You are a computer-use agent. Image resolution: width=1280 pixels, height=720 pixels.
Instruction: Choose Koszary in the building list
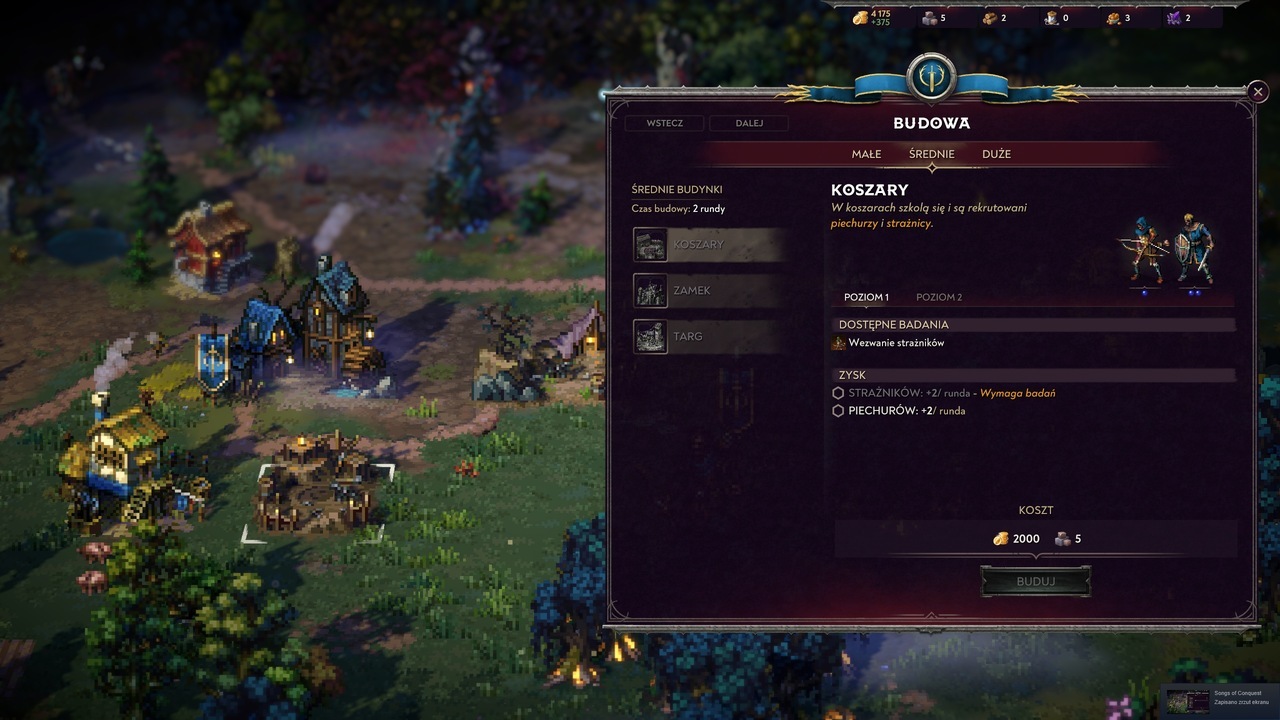[x=708, y=244]
